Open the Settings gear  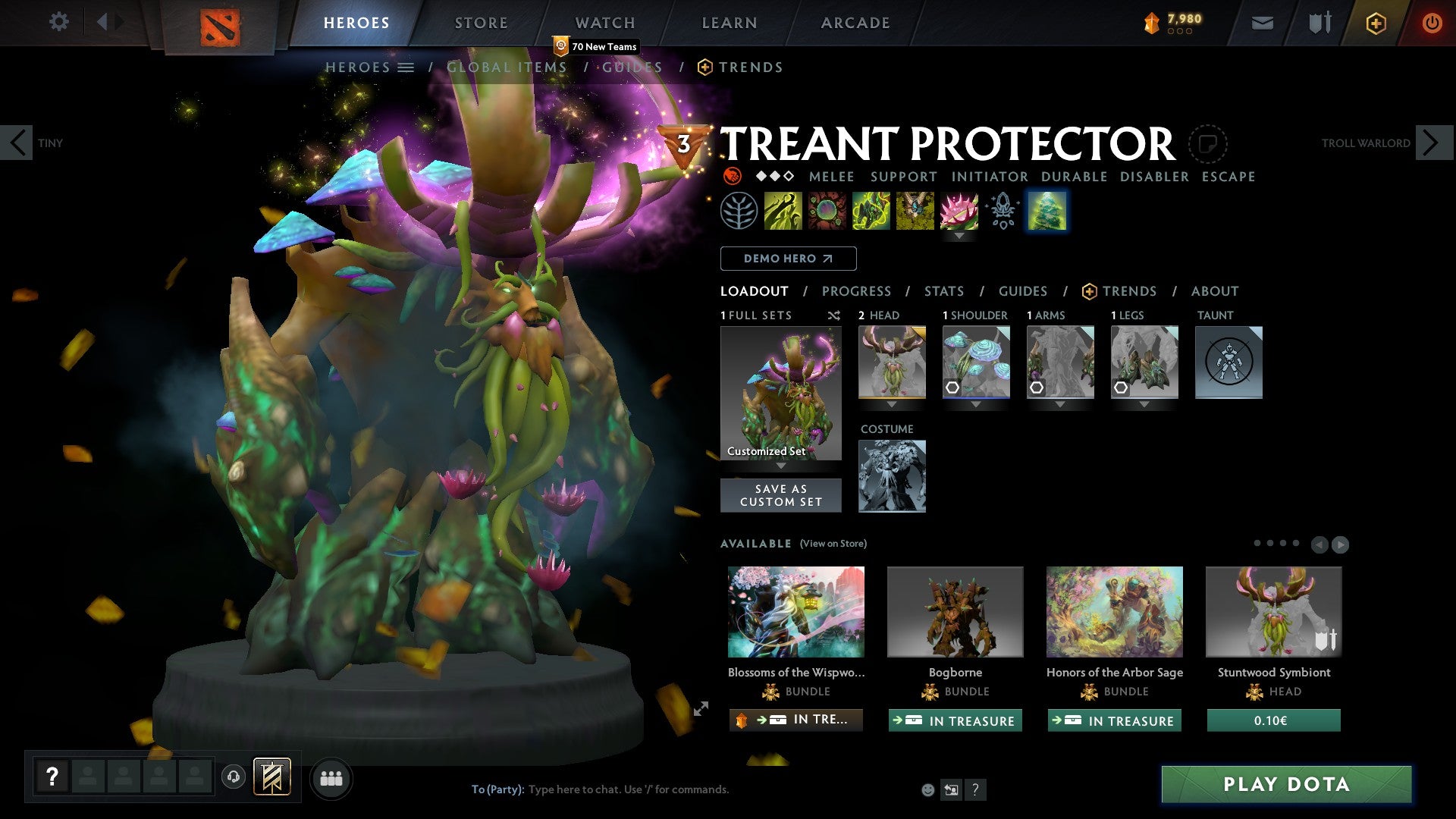pos(59,22)
